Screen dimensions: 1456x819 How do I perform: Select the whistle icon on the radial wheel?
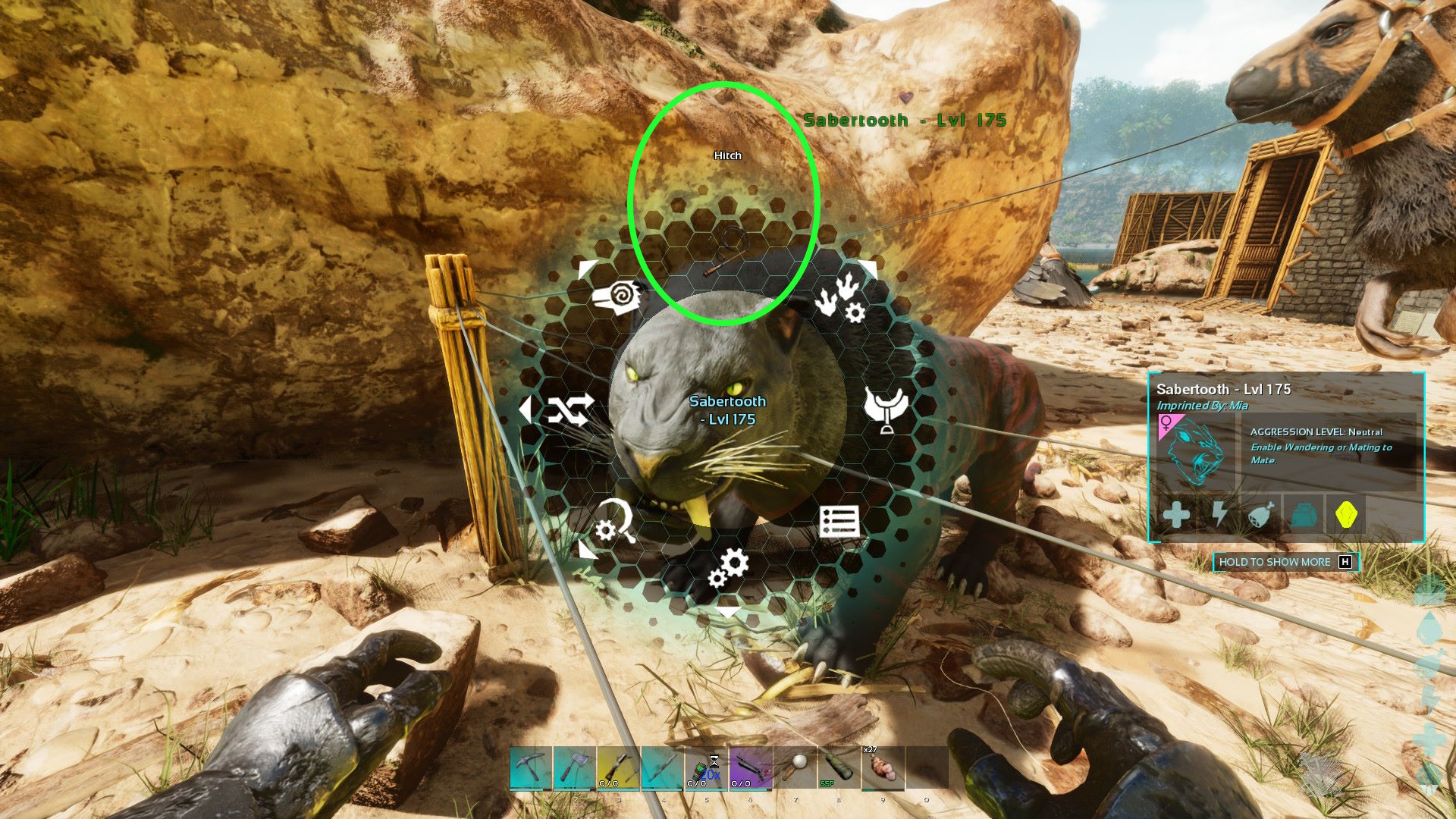(x=617, y=298)
